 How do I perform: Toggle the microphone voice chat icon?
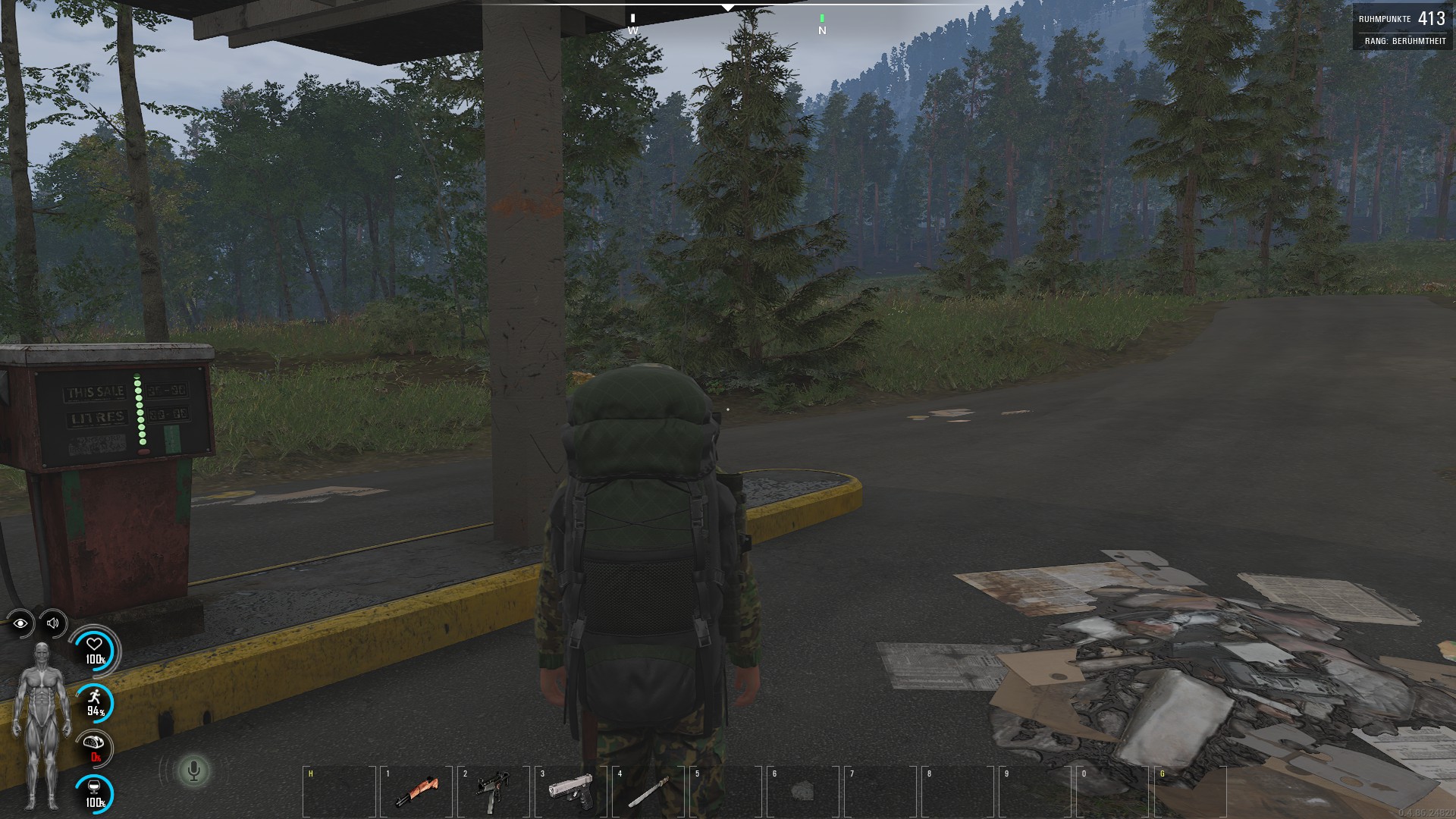coord(193,771)
